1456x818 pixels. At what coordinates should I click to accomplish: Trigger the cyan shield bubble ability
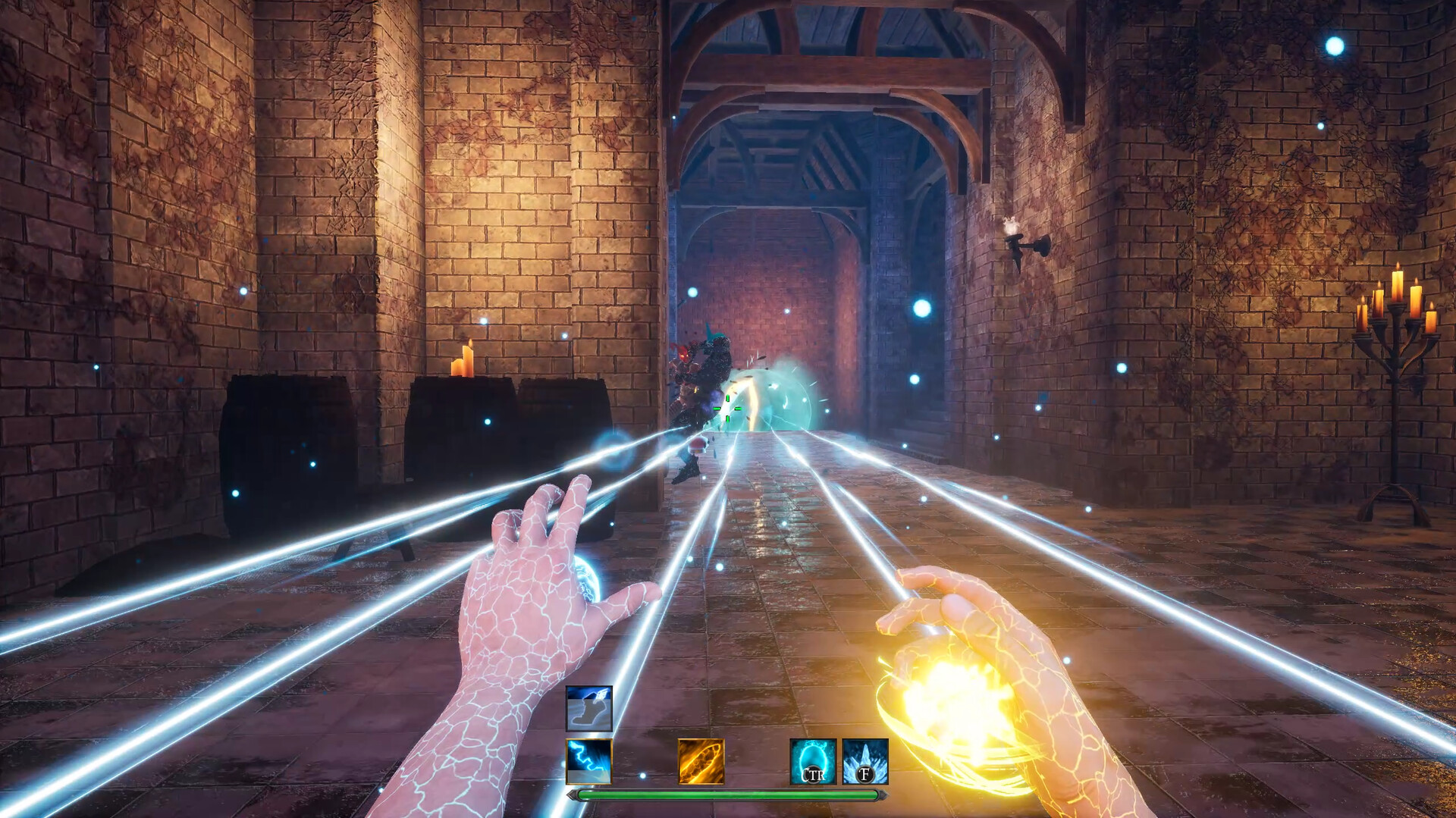(813, 761)
